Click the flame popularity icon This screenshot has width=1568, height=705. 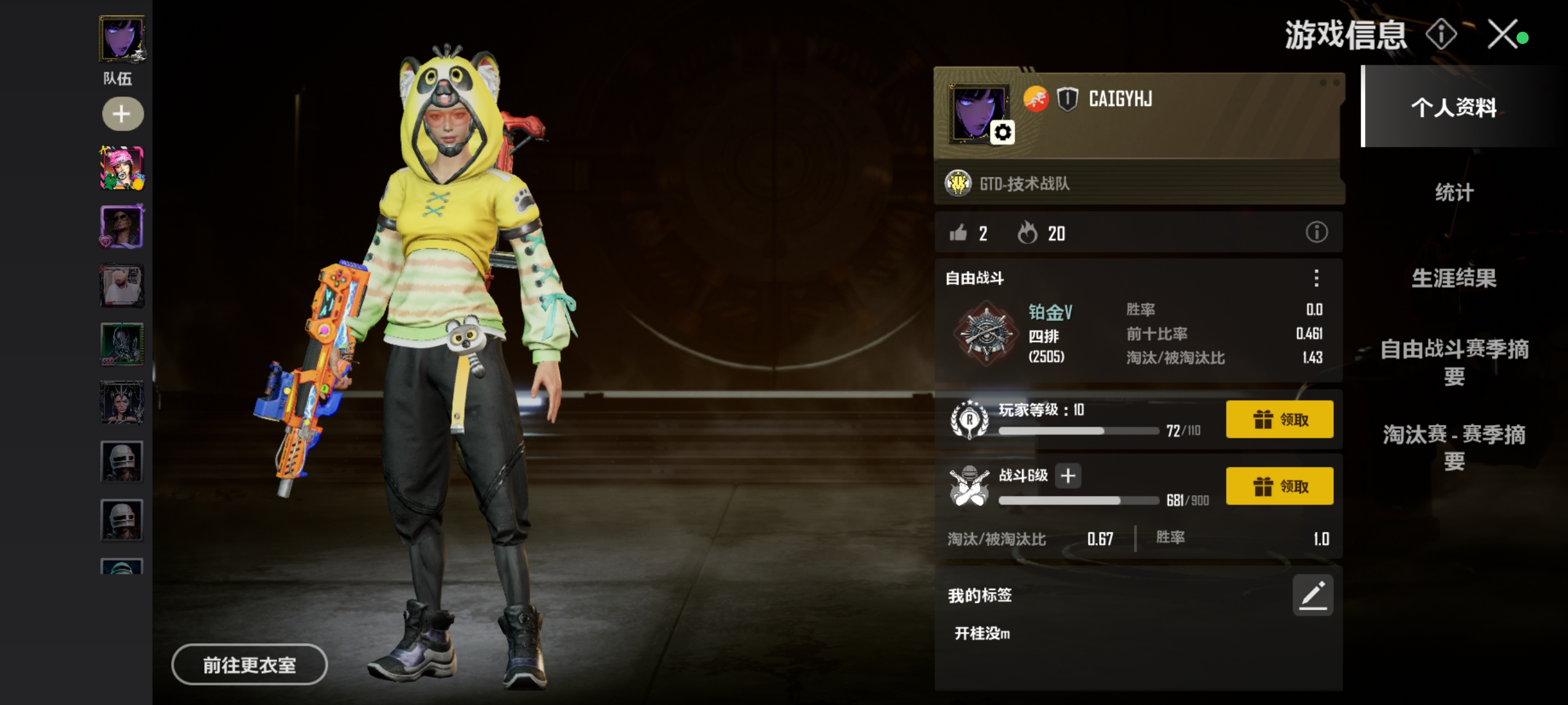(x=1029, y=233)
